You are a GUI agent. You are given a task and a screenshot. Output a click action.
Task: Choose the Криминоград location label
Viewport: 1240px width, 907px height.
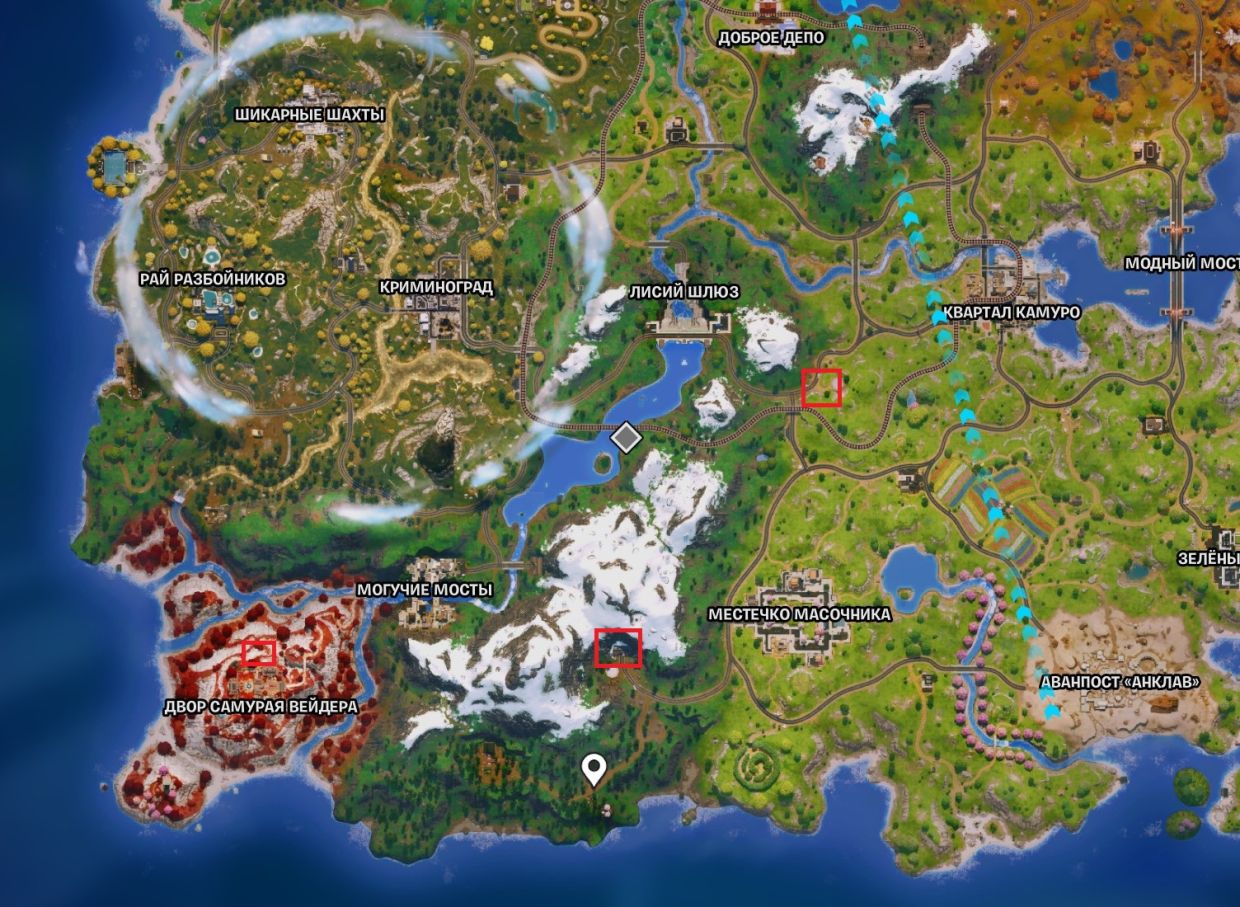(x=436, y=288)
